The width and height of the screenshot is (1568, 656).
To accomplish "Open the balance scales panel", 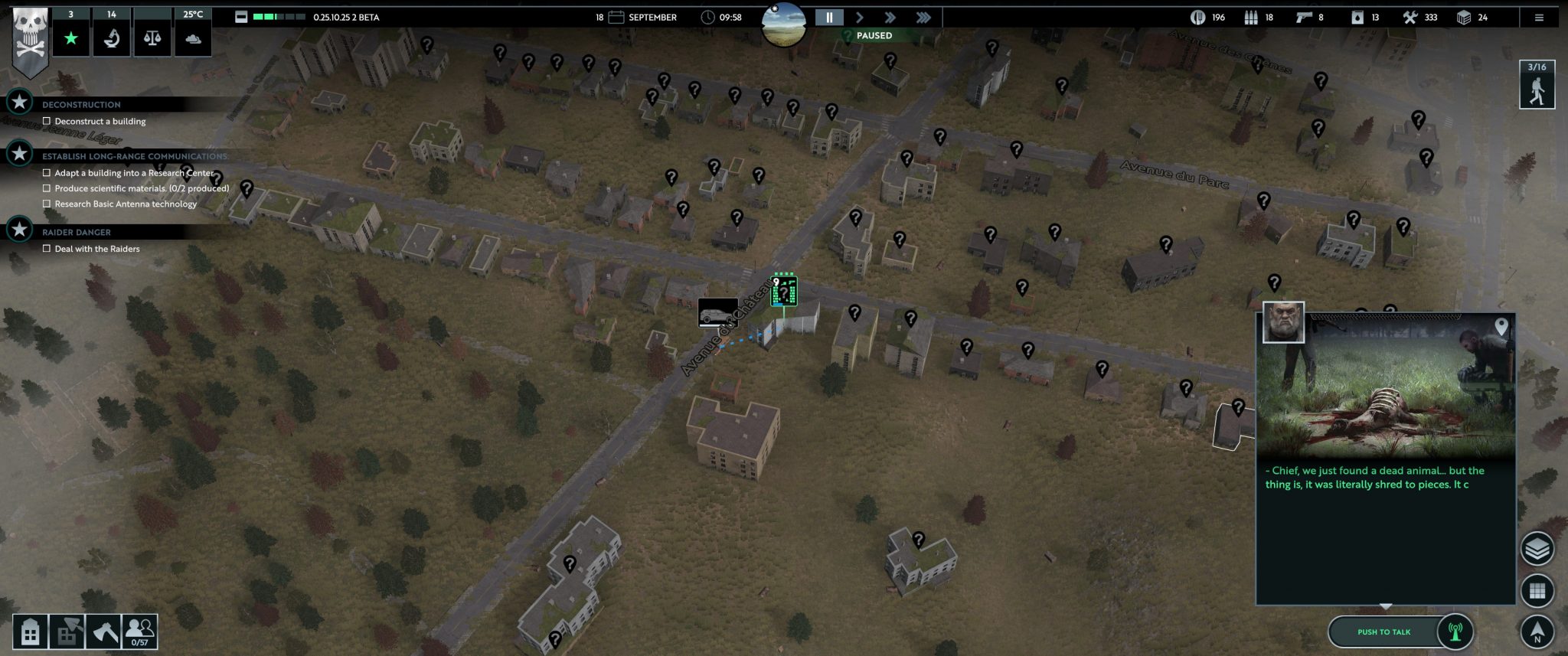I will point(152,38).
